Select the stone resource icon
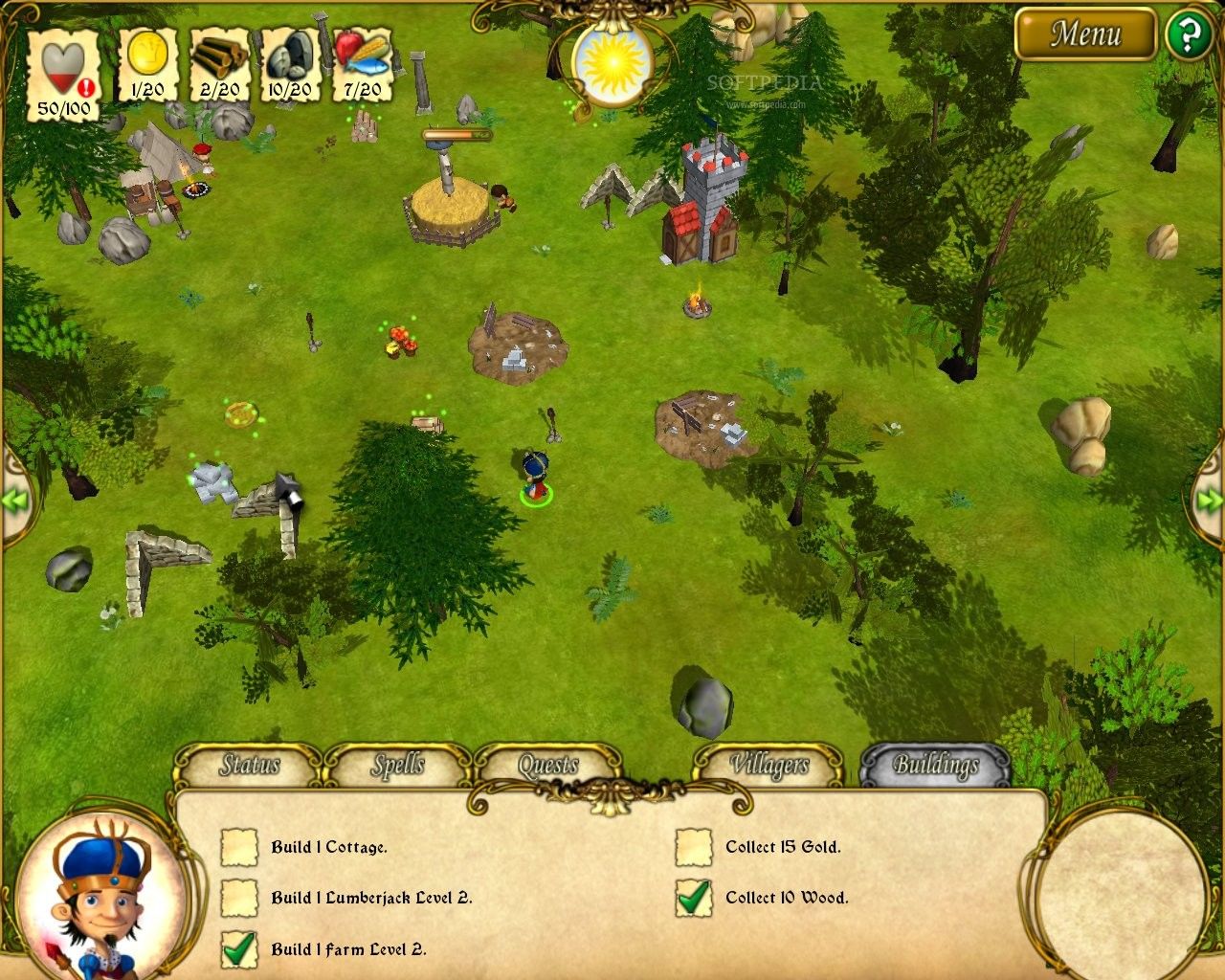The height and width of the screenshot is (980, 1225). pyautogui.click(x=289, y=57)
